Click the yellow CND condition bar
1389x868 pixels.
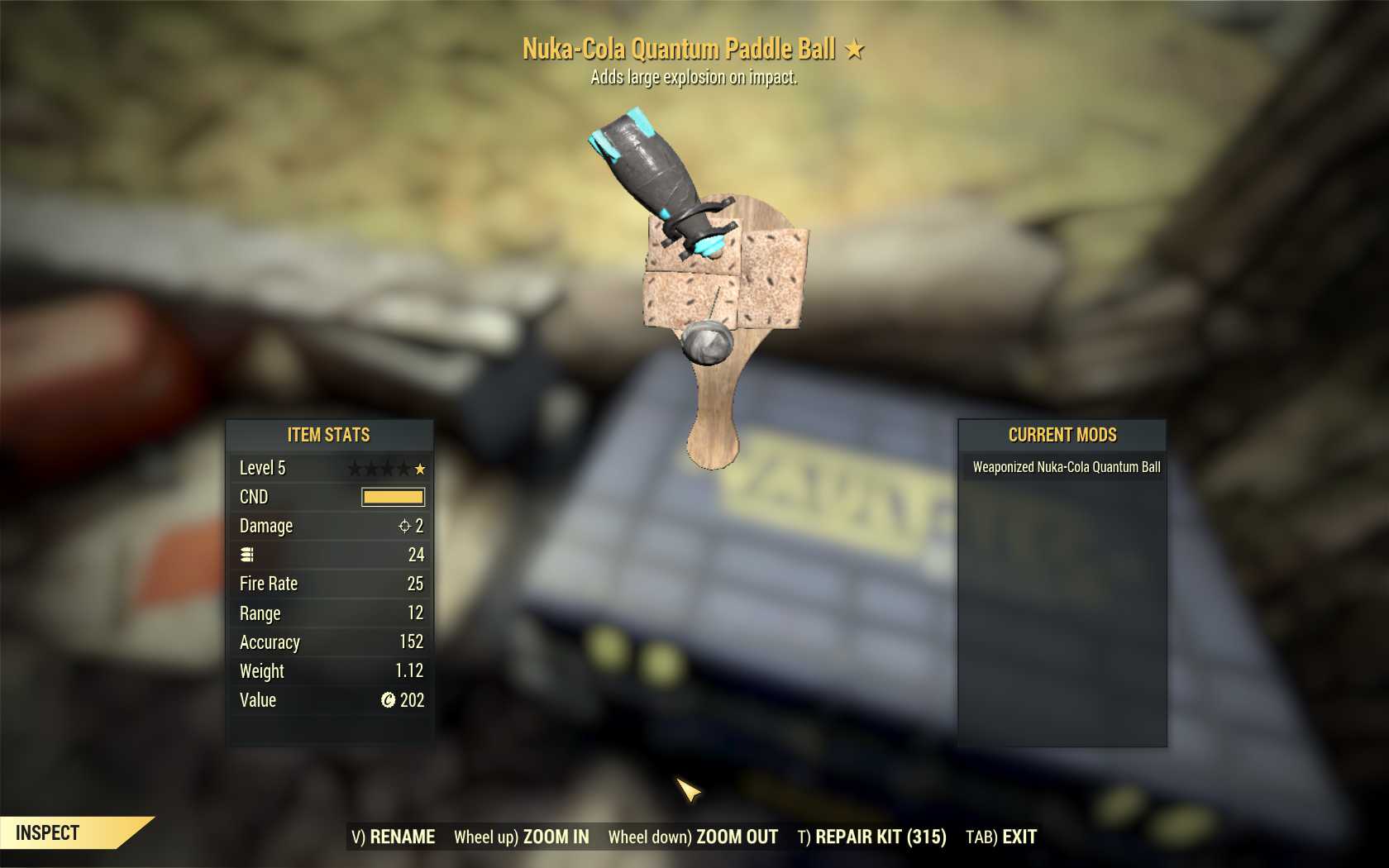[x=394, y=497]
